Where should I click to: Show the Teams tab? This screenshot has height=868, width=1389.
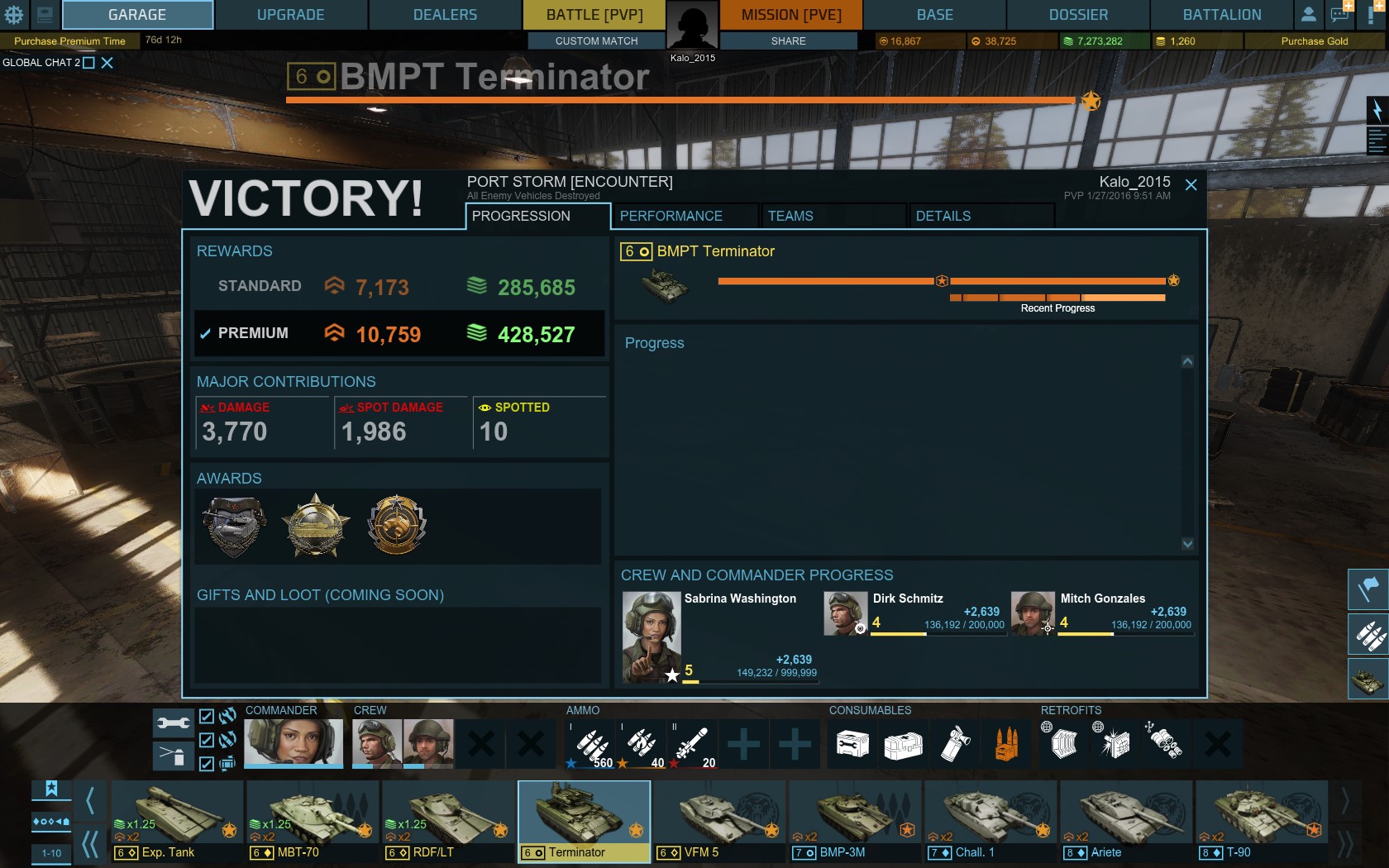(790, 216)
